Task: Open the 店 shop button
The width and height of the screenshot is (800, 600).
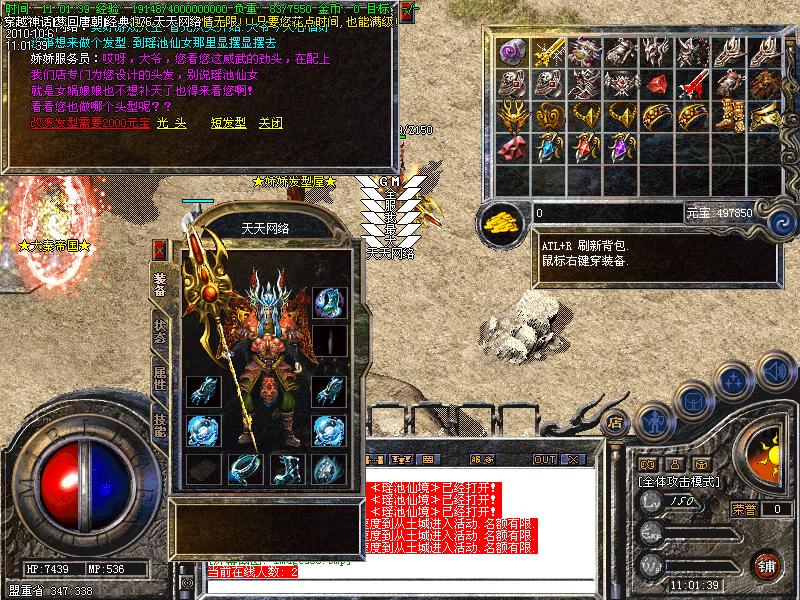Action: click(x=616, y=421)
